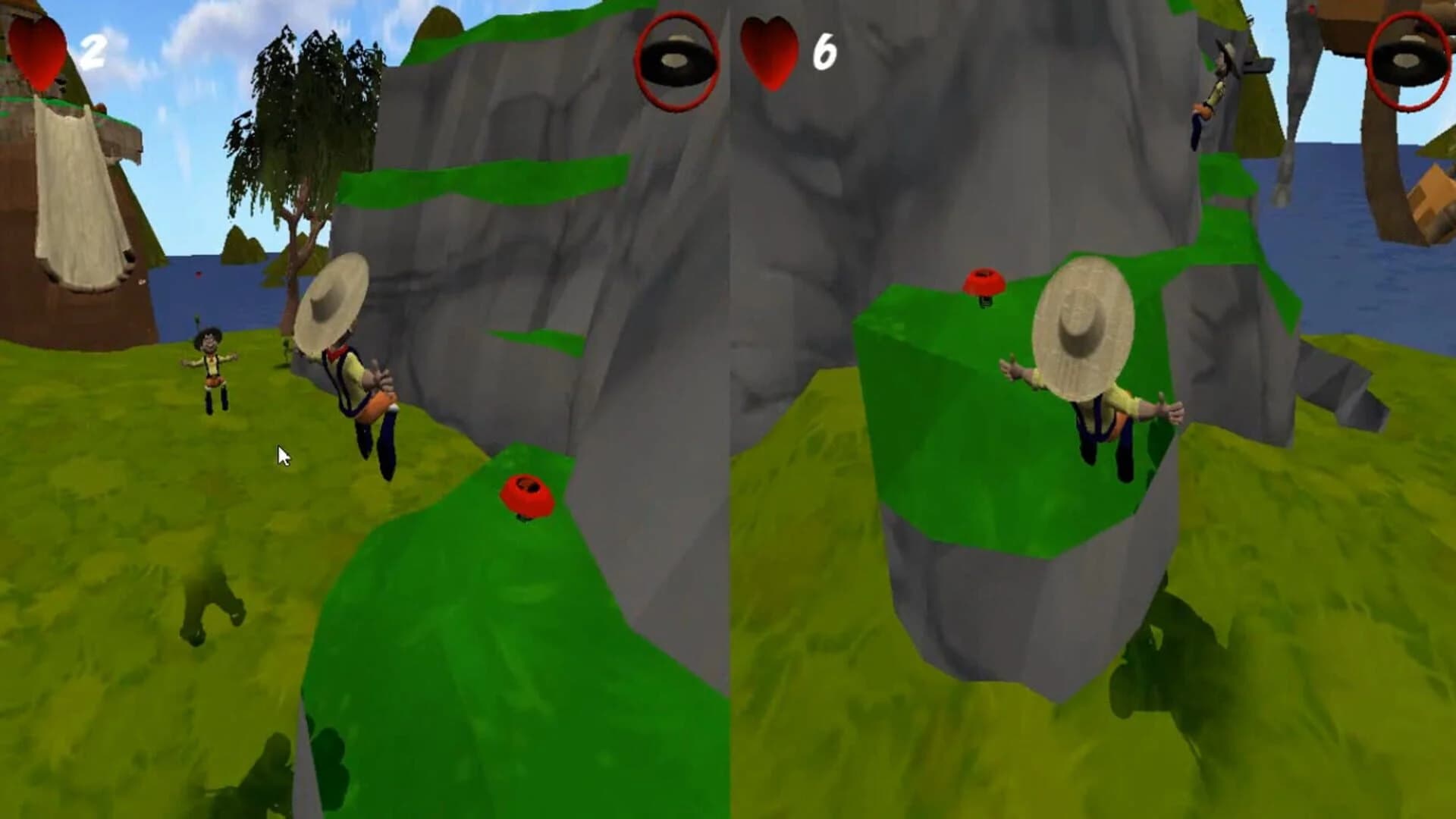Click the small cowboy standing in the grass
This screenshot has width=1456, height=819.
pos(211,364)
